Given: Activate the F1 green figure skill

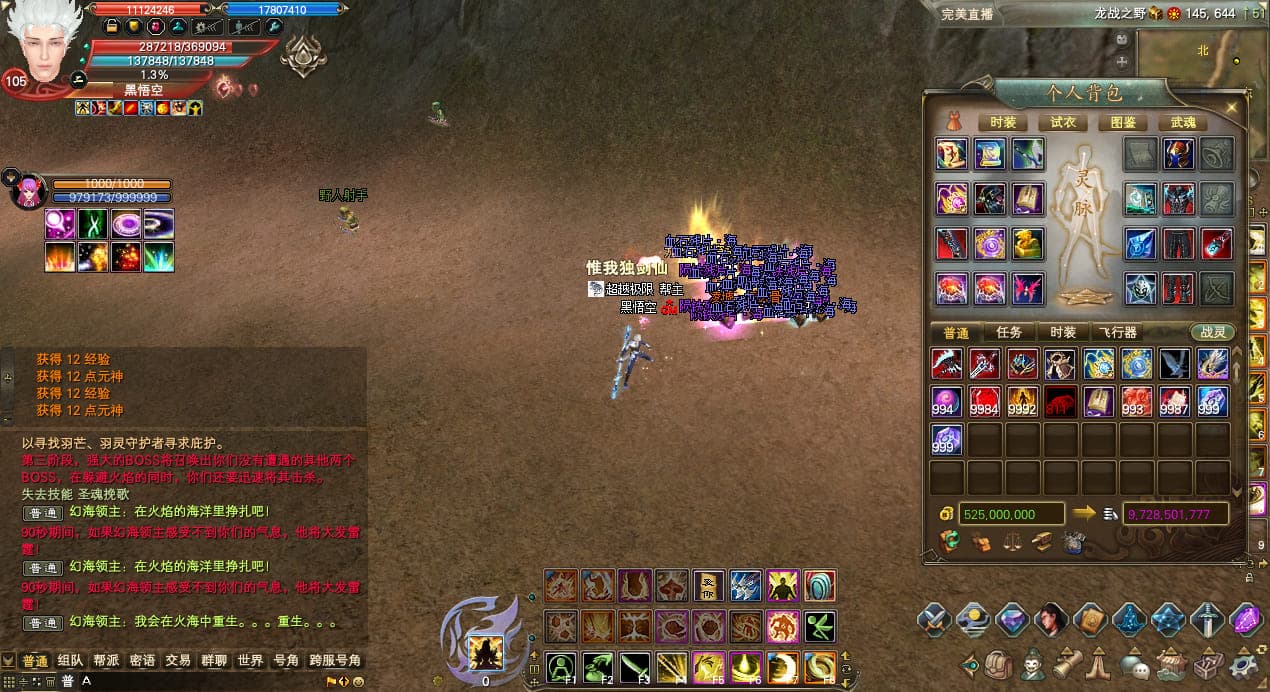Looking at the screenshot, I should pos(561,667).
